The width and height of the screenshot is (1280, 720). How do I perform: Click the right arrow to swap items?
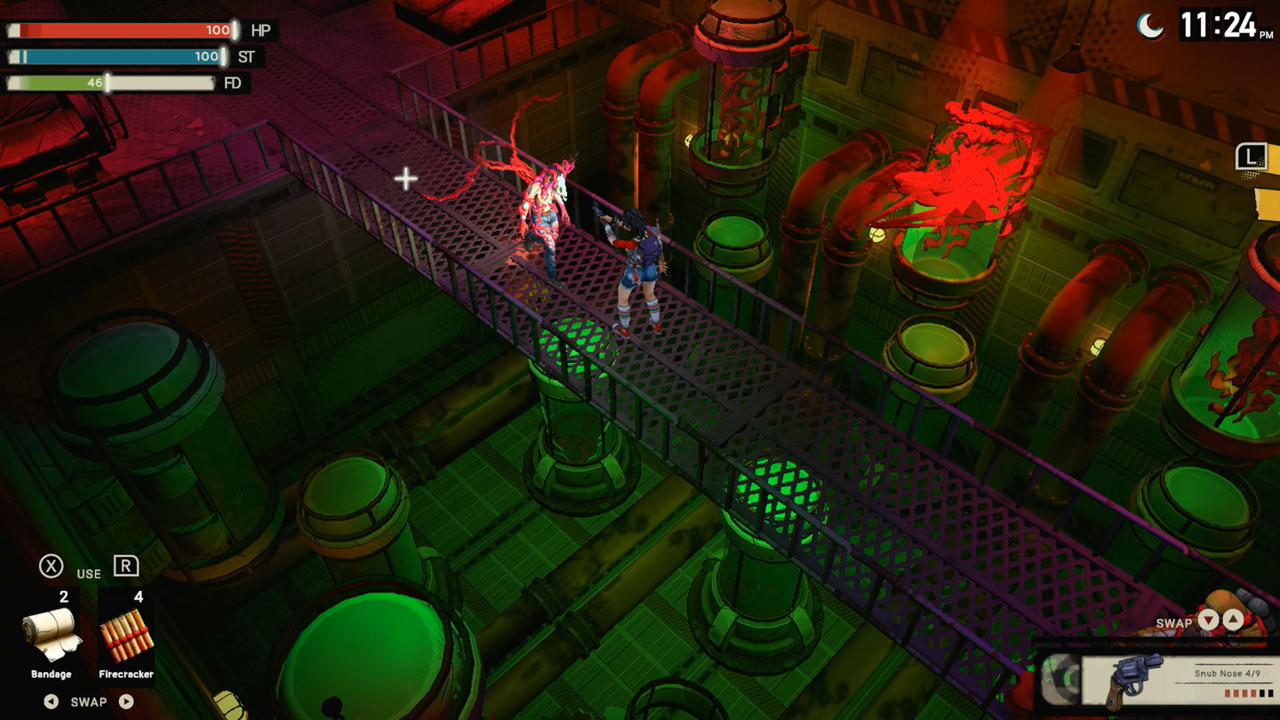click(126, 701)
